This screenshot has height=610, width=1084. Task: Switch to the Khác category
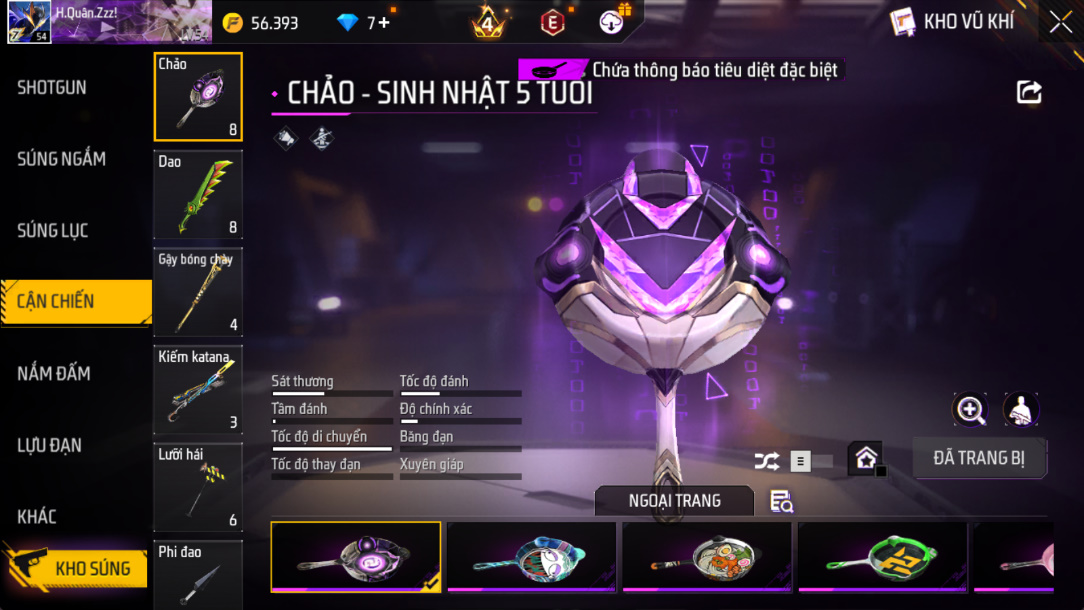pyautogui.click(x=37, y=517)
